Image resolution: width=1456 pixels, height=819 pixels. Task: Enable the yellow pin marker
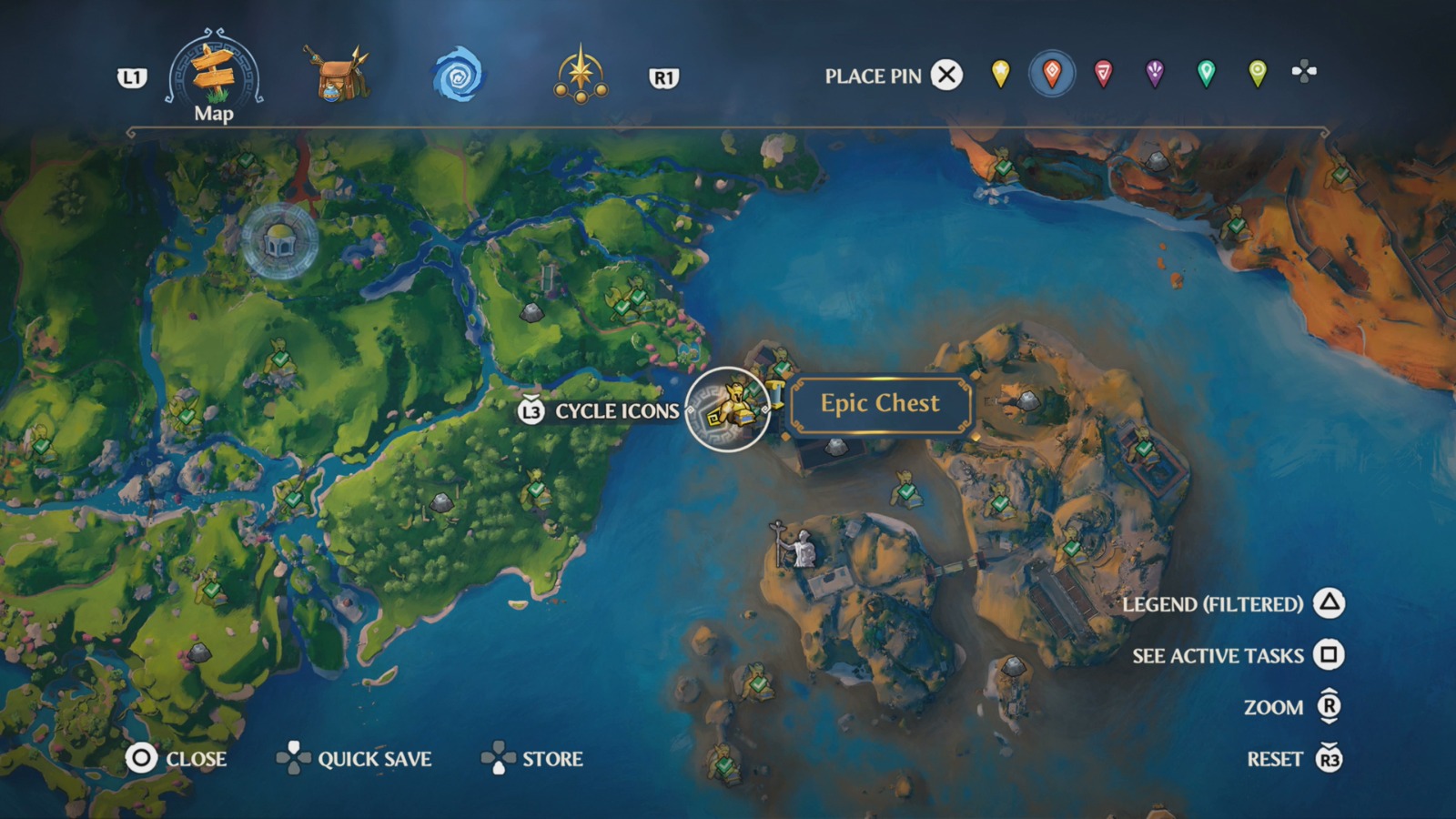(x=1001, y=76)
